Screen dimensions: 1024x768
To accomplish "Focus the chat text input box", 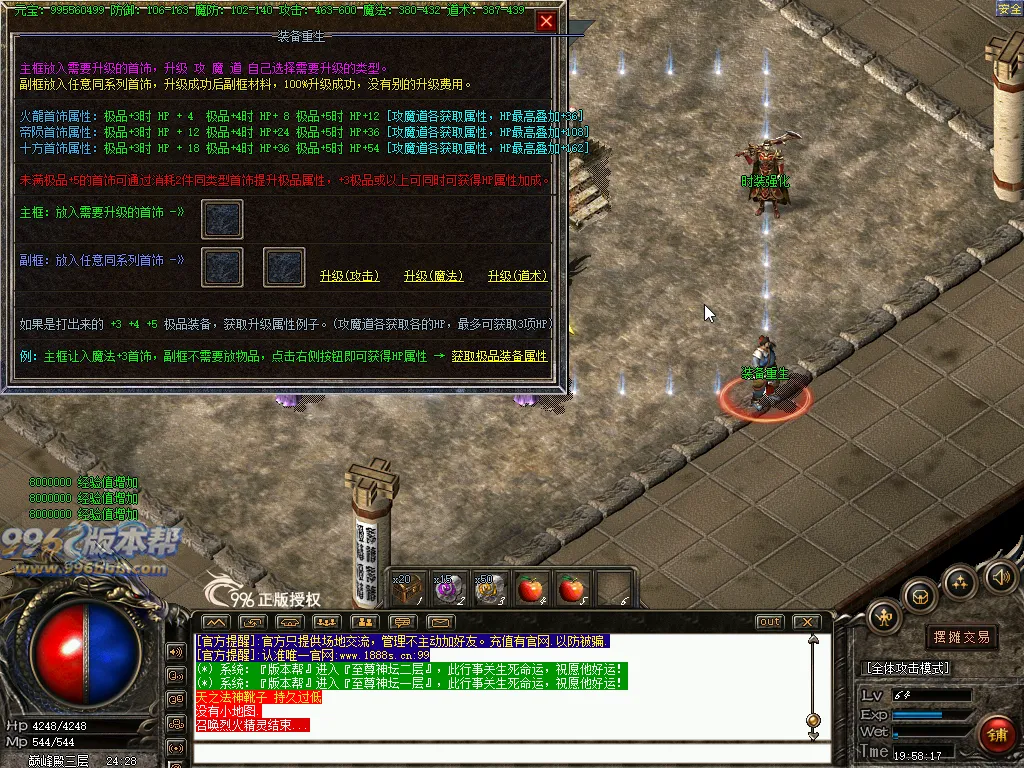I will point(500,751).
